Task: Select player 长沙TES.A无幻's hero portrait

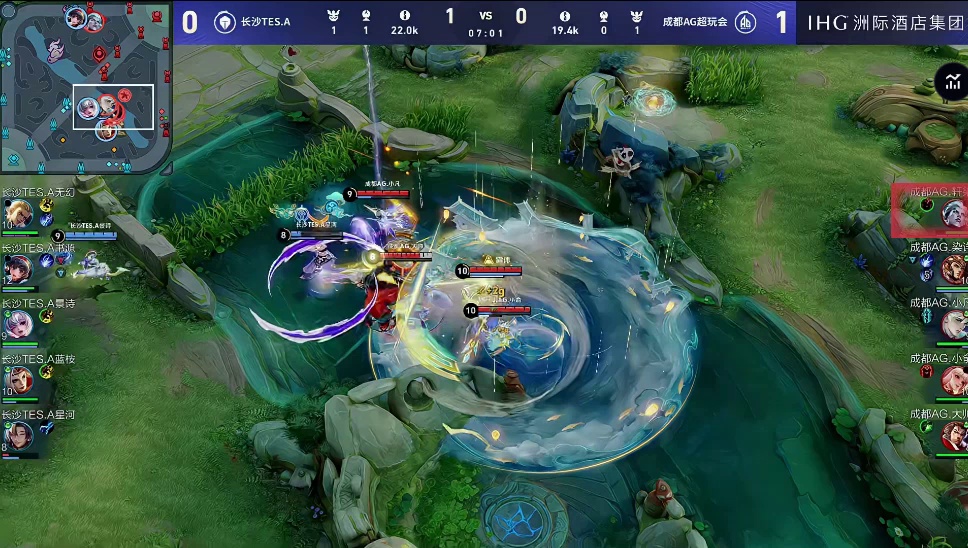Action: coord(18,215)
